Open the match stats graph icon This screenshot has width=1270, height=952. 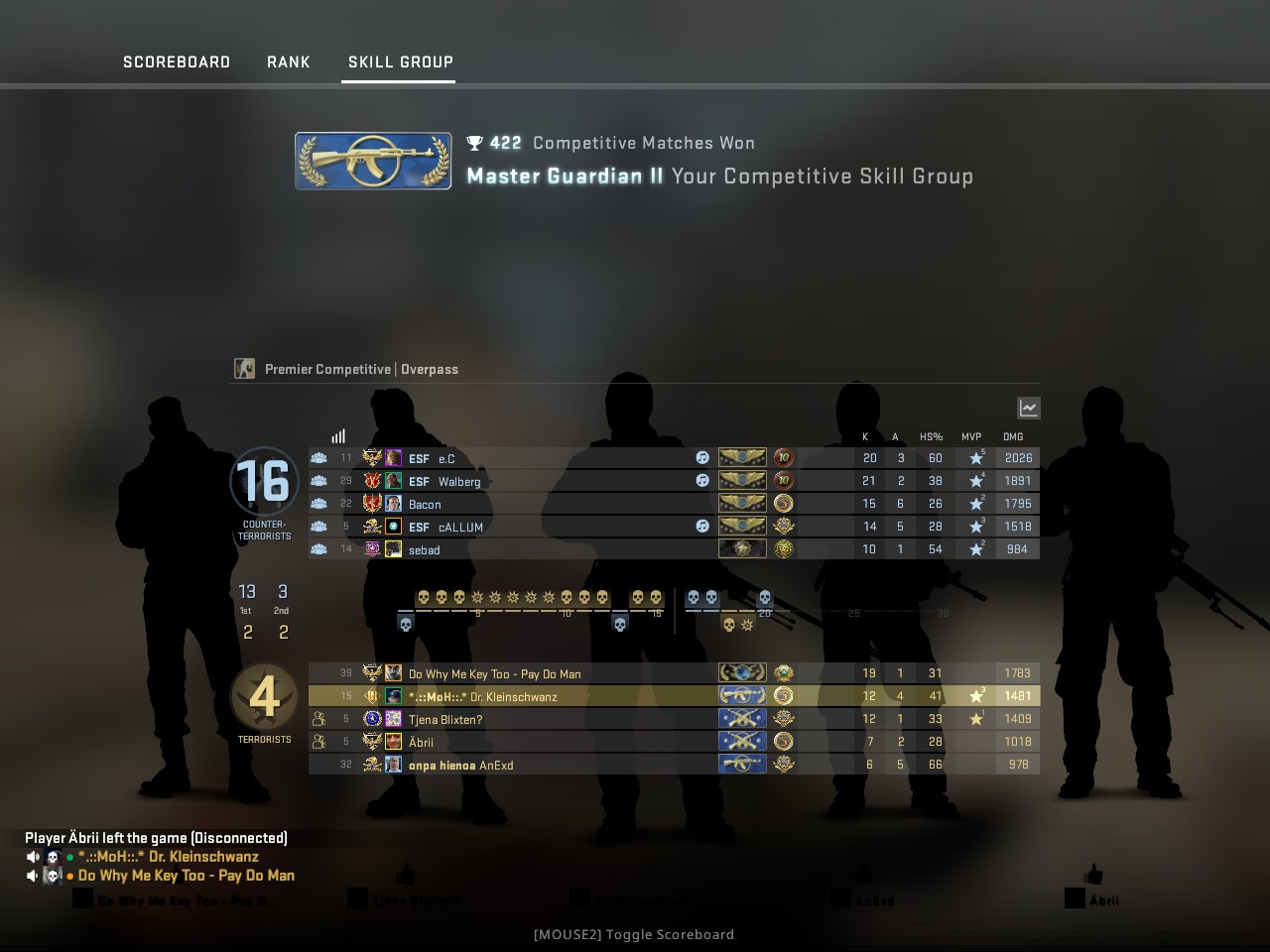pyautogui.click(x=1028, y=407)
